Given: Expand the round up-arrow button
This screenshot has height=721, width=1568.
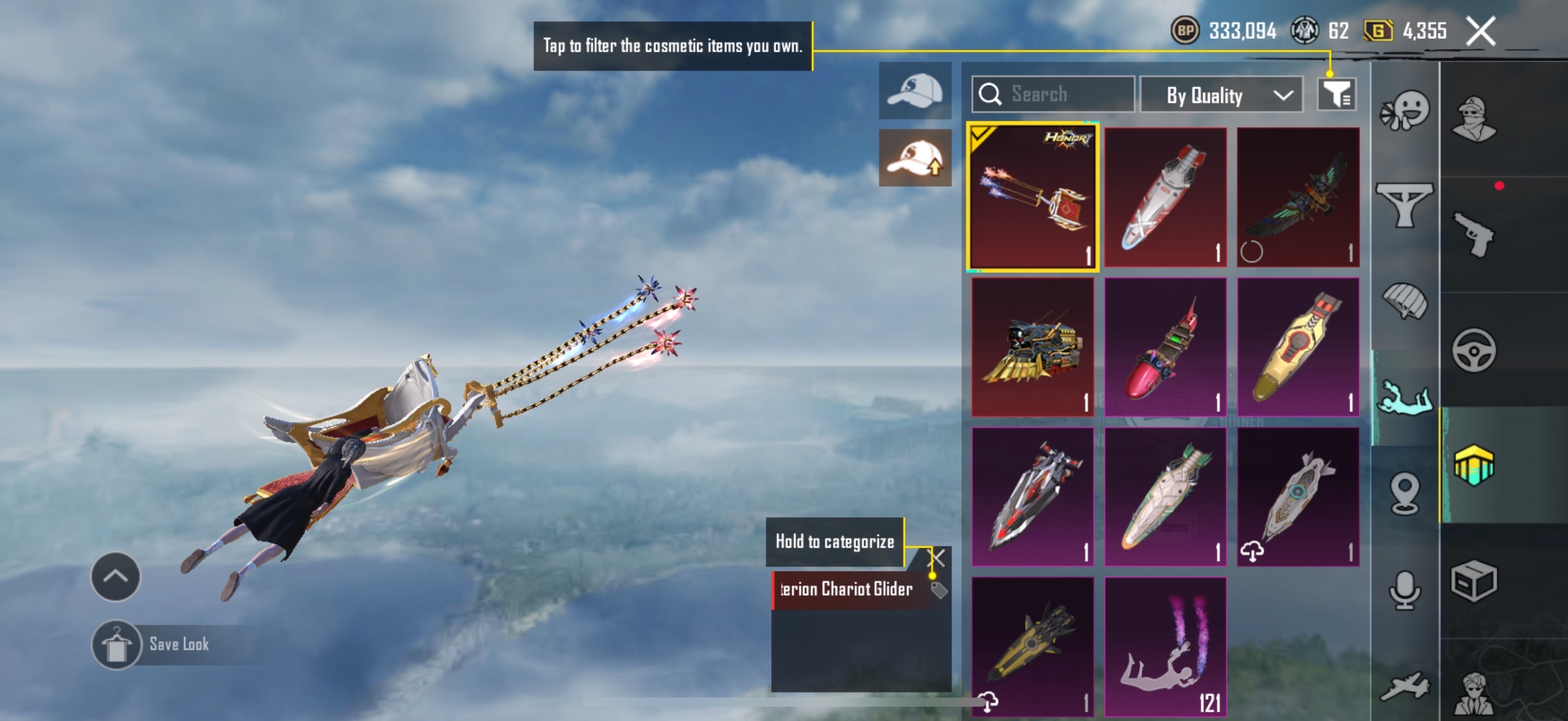Looking at the screenshot, I should pyautogui.click(x=115, y=576).
